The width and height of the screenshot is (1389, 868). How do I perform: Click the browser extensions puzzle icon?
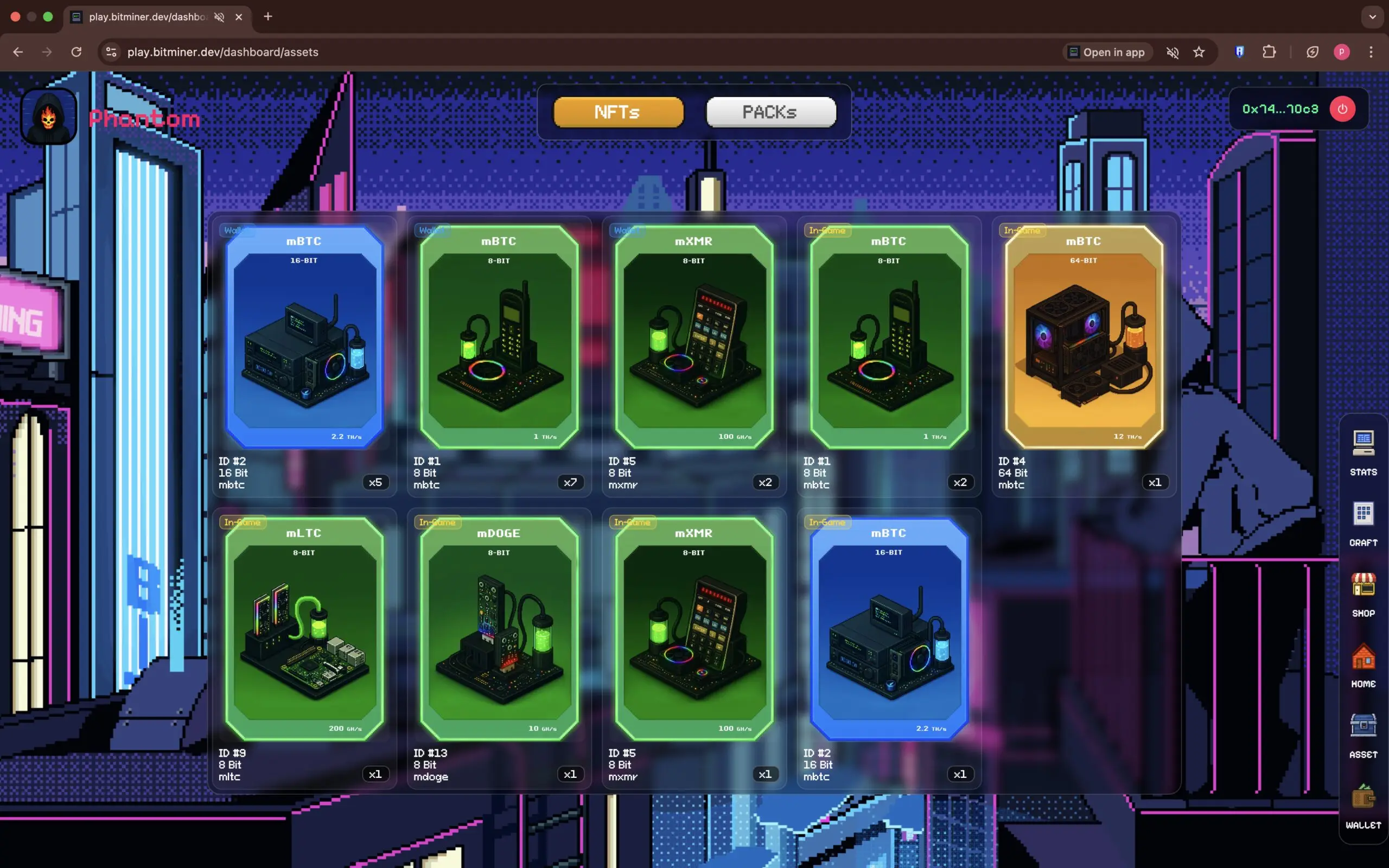pos(1269,52)
